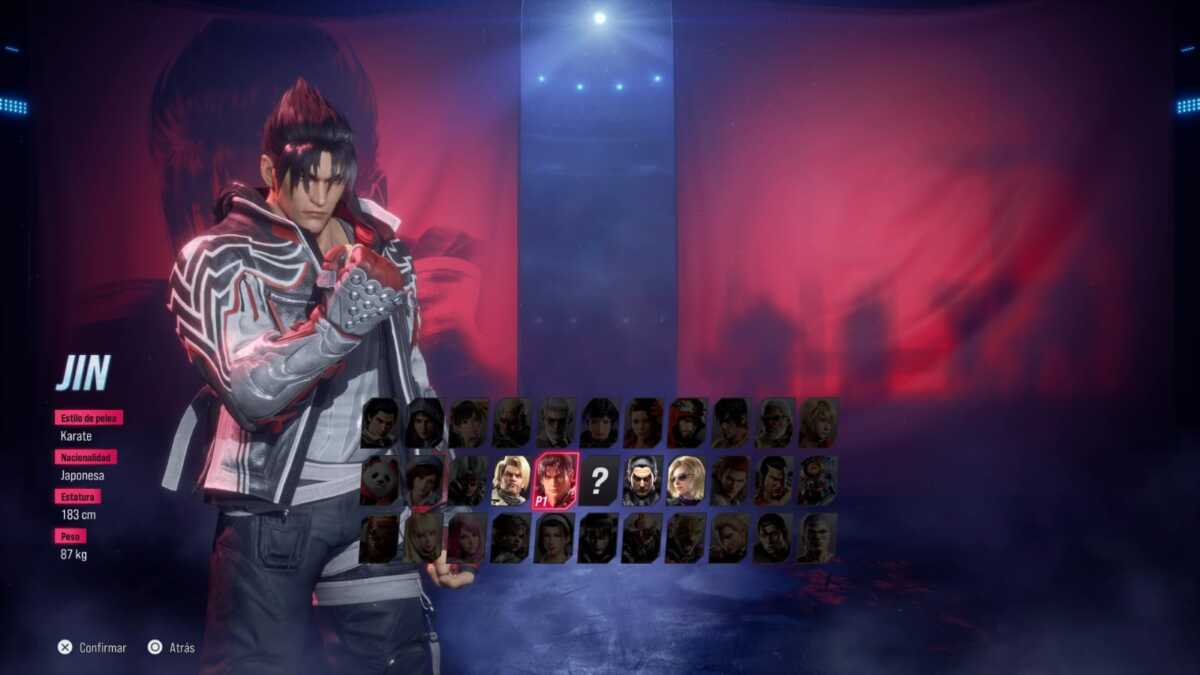This screenshot has width=1200, height=675.
Task: Choose Nina with the sunglasses
Action: [687, 481]
